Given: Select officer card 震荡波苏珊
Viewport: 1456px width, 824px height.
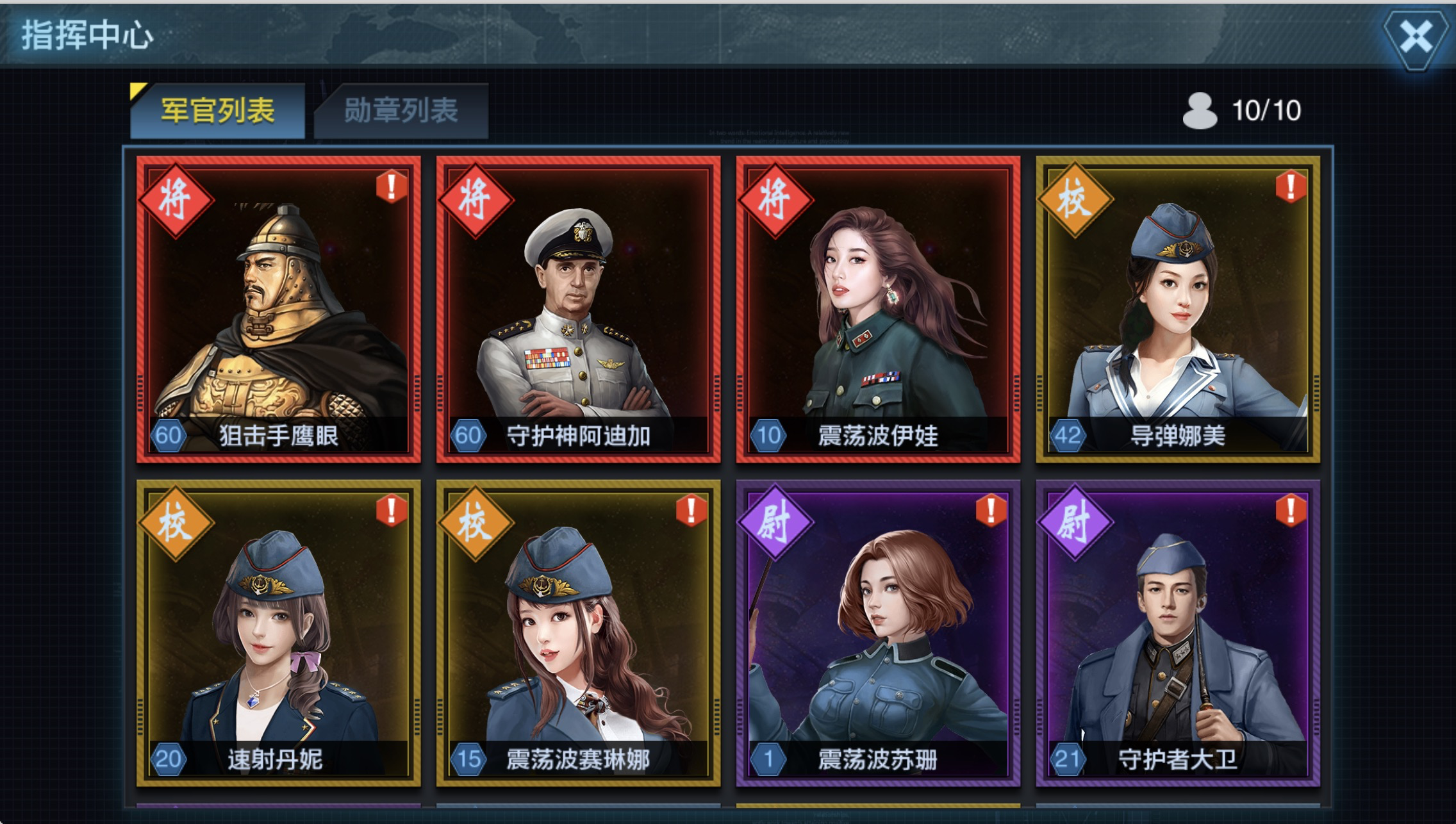Looking at the screenshot, I should 878,633.
